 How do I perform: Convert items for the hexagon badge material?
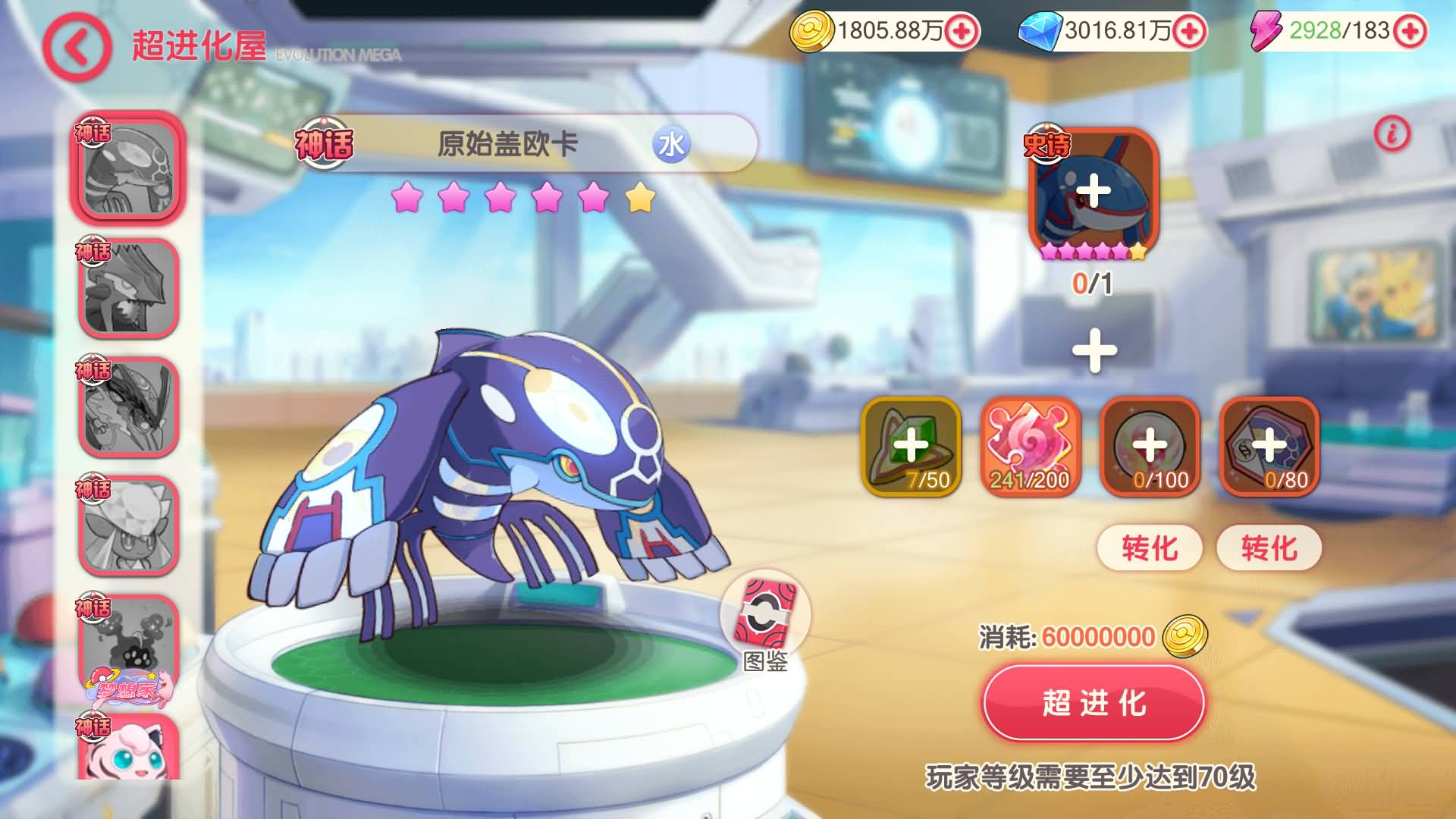coord(1269,548)
